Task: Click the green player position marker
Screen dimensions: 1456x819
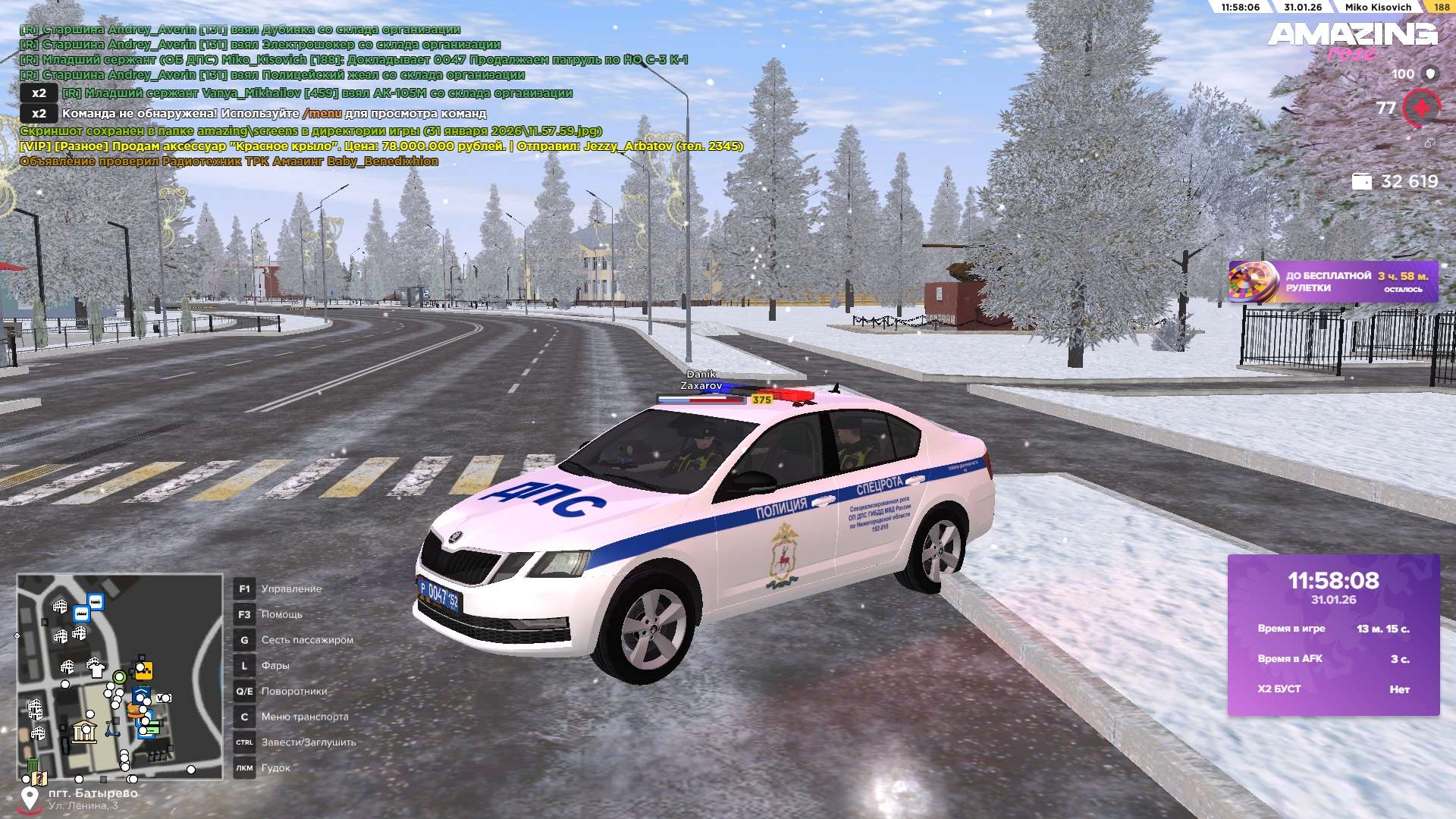Action: click(119, 676)
